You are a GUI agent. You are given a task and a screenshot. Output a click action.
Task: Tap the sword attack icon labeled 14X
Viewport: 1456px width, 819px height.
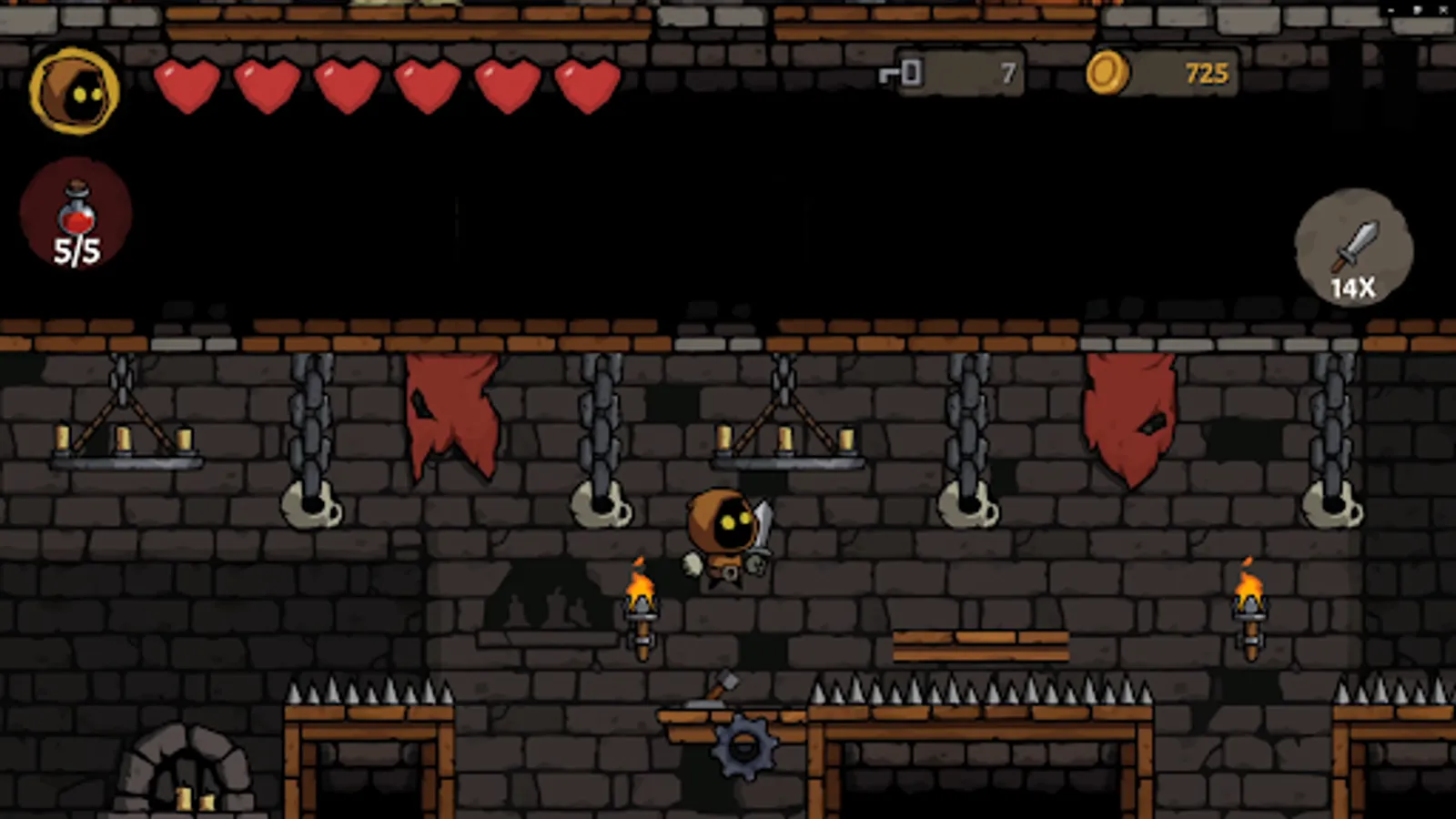(x=1354, y=246)
